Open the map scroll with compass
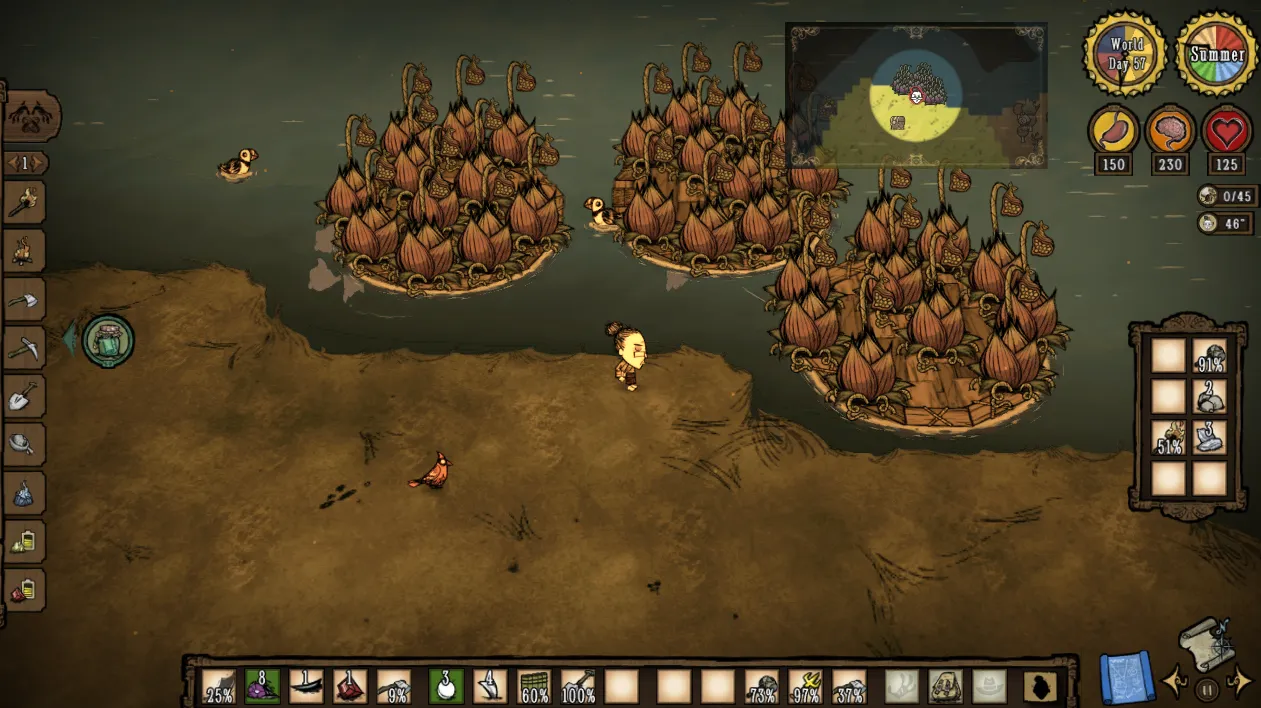Image resolution: width=1261 pixels, height=708 pixels. point(1205,644)
